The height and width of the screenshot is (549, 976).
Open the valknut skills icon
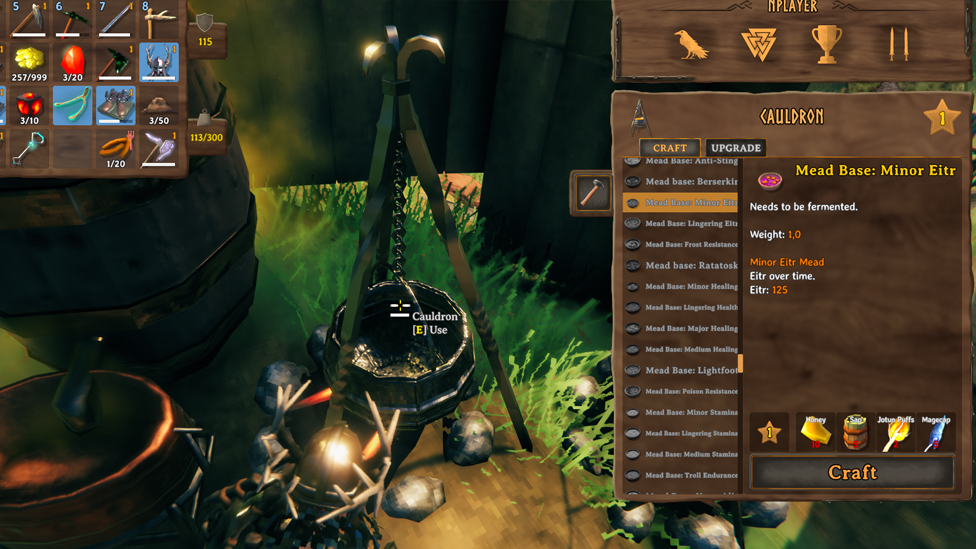tap(759, 45)
